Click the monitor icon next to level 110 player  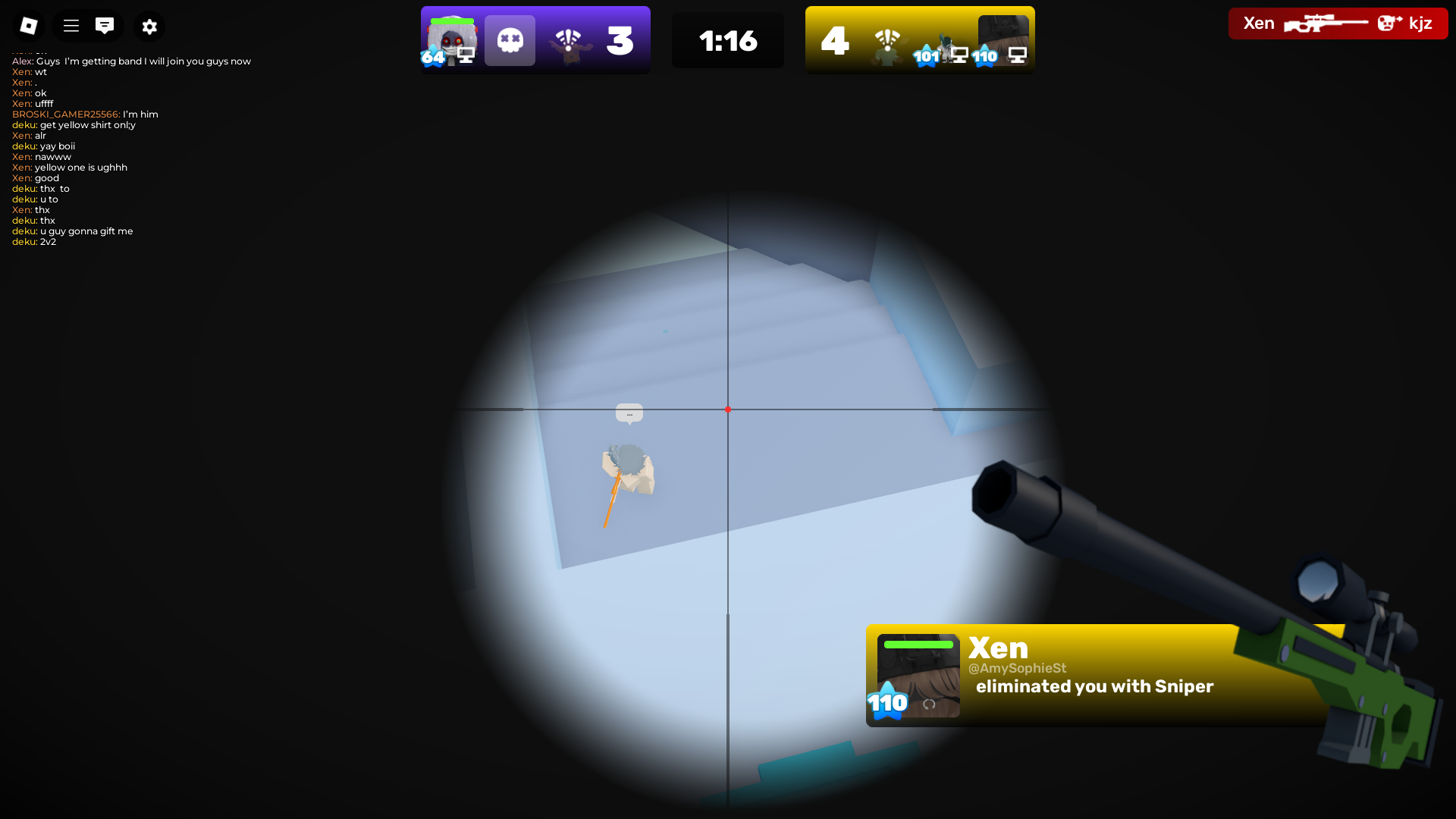1017,55
